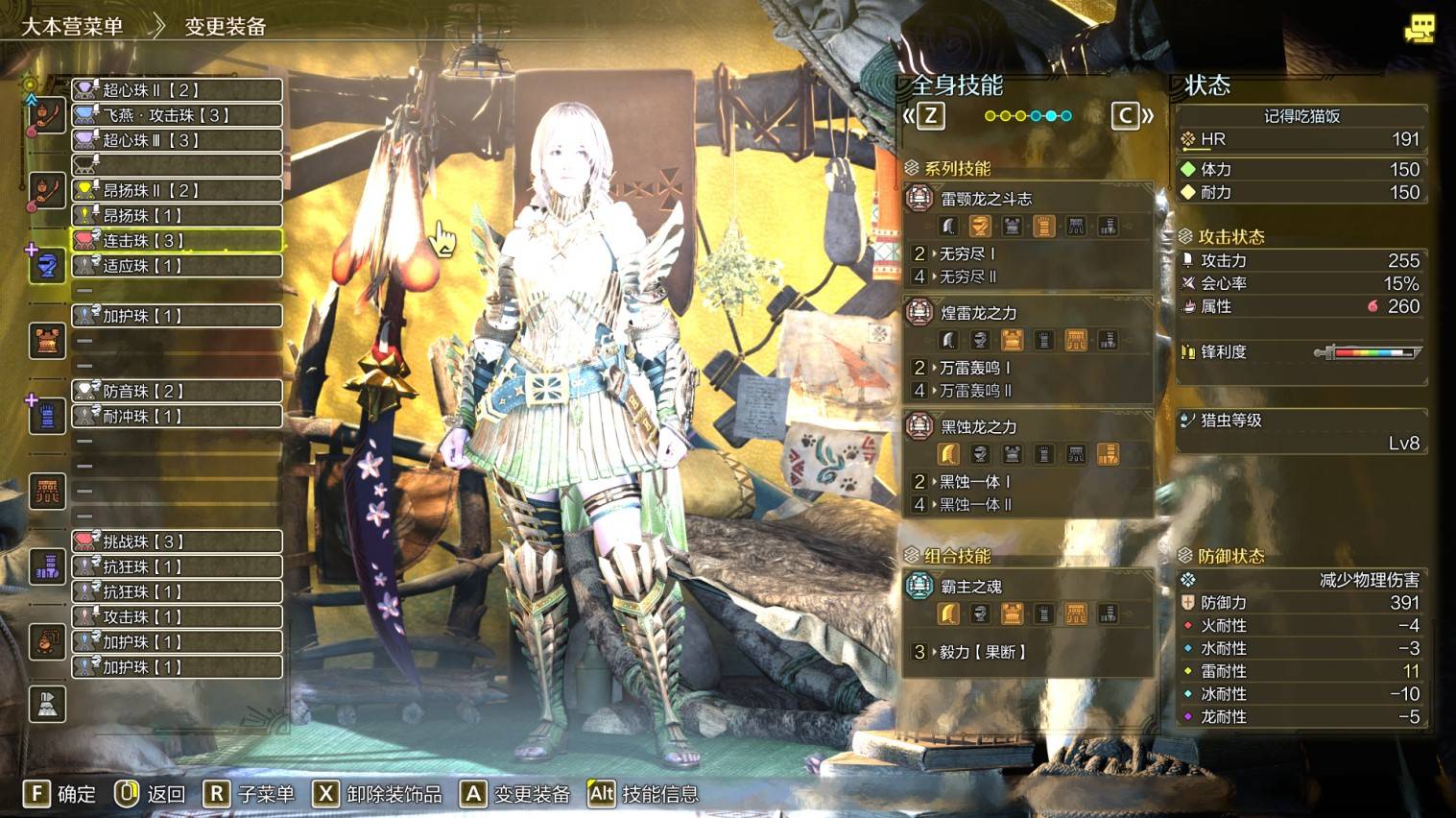This screenshot has height=818, width=1456.
Task: Open the 霸主之魂 group skill entry
Action: click(x=970, y=587)
